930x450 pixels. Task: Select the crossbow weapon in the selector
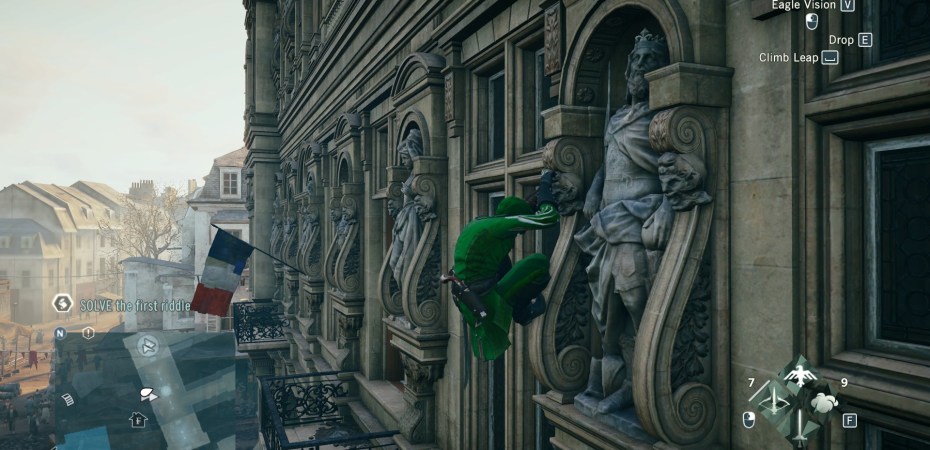coord(773,401)
